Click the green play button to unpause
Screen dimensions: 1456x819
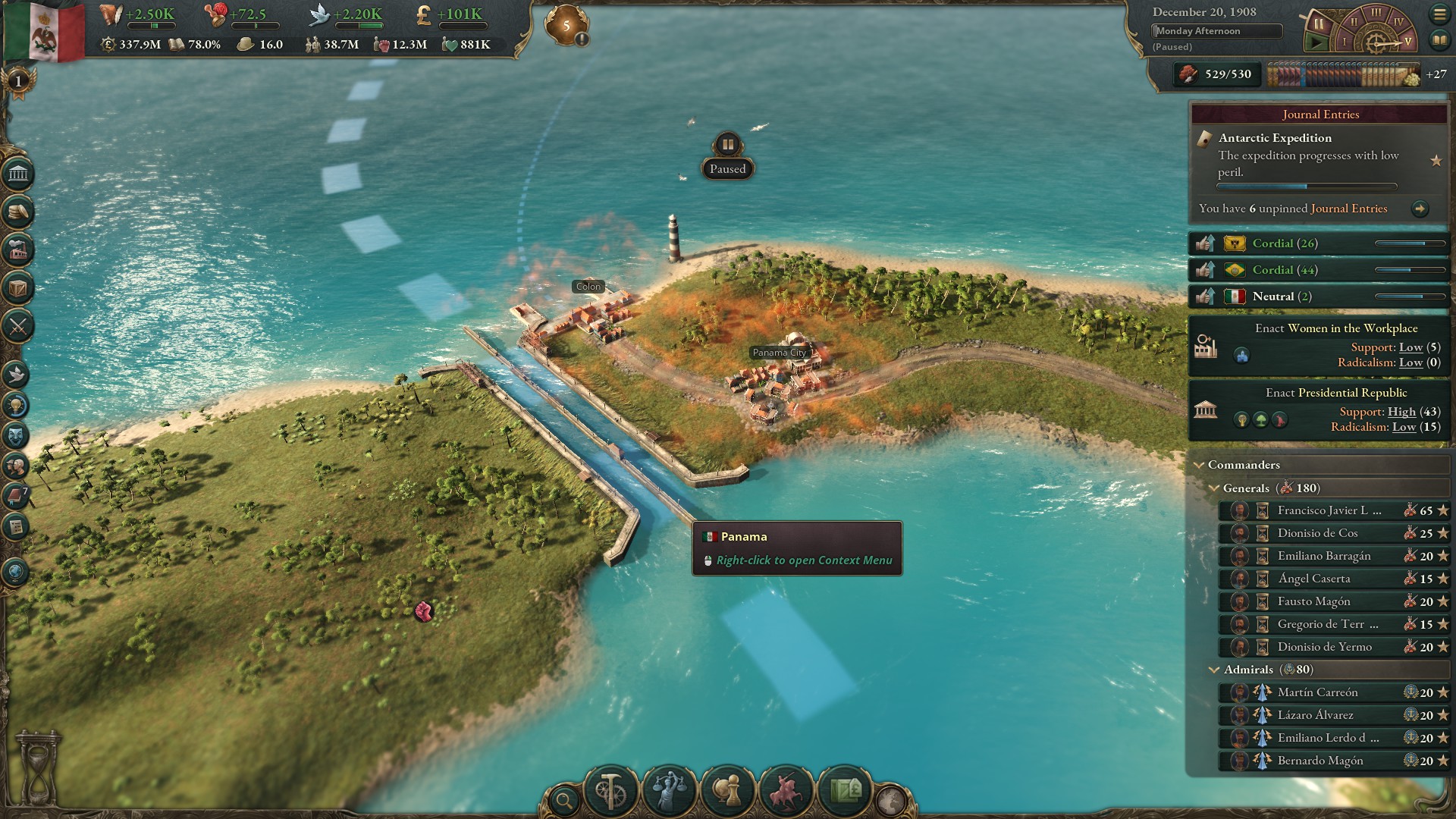1316,42
